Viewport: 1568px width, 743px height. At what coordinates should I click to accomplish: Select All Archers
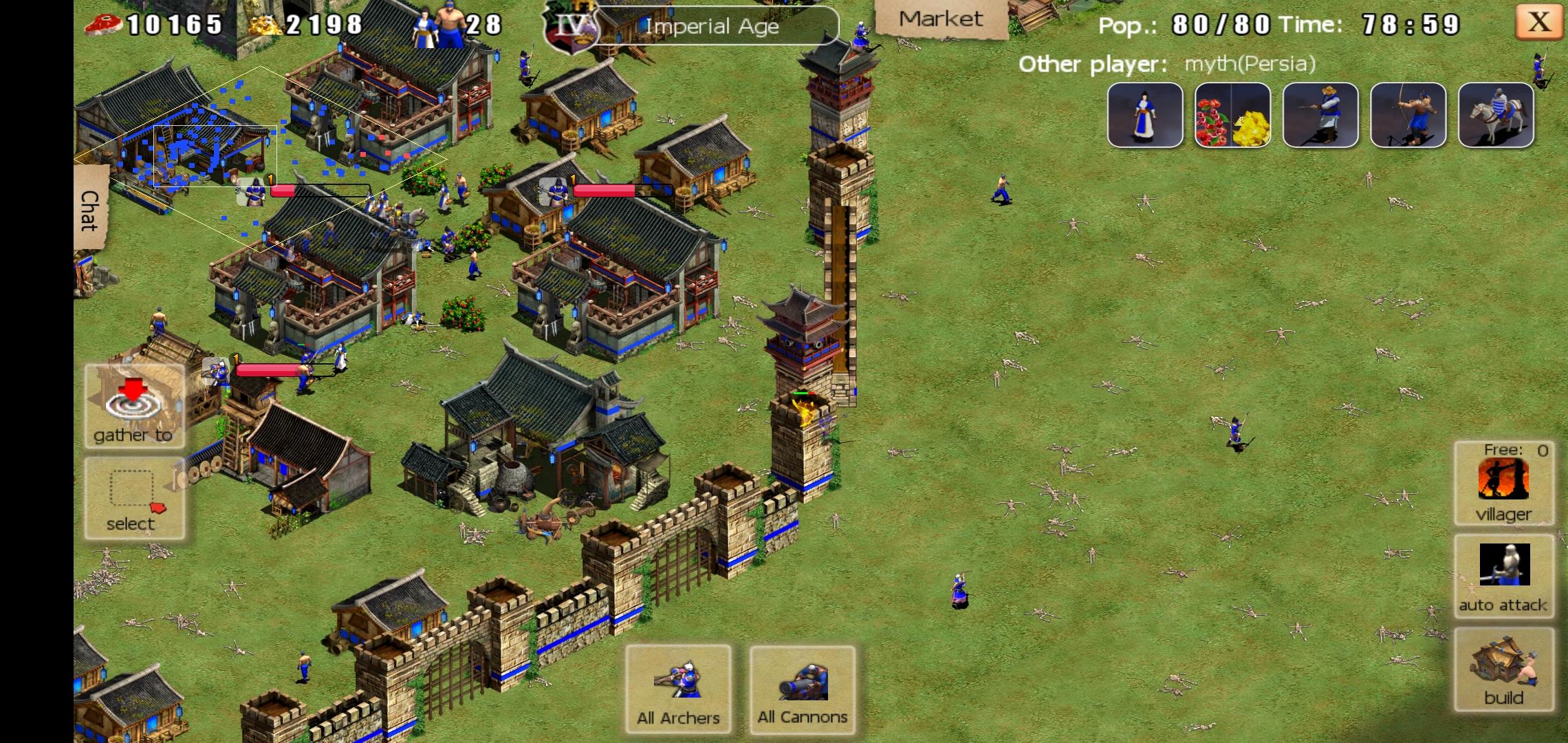click(x=678, y=689)
